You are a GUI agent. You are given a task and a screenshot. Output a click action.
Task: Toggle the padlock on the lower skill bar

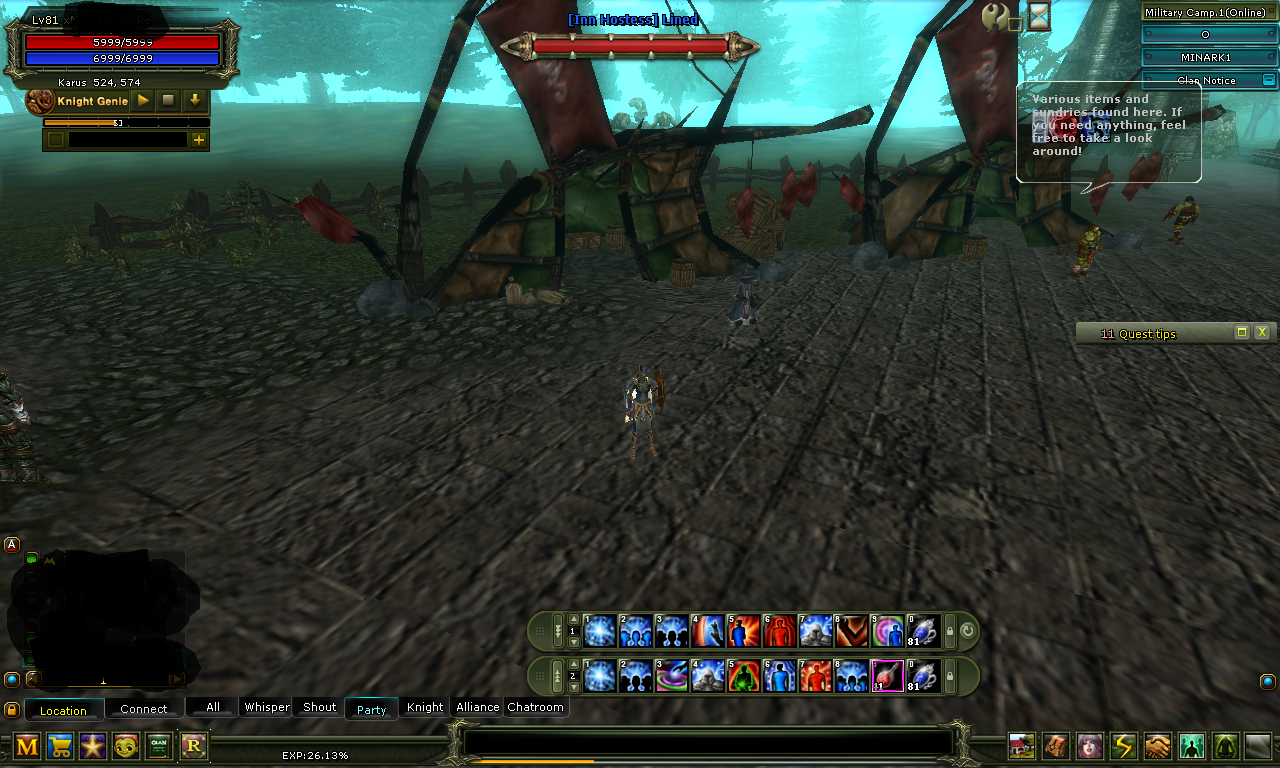tap(950, 677)
